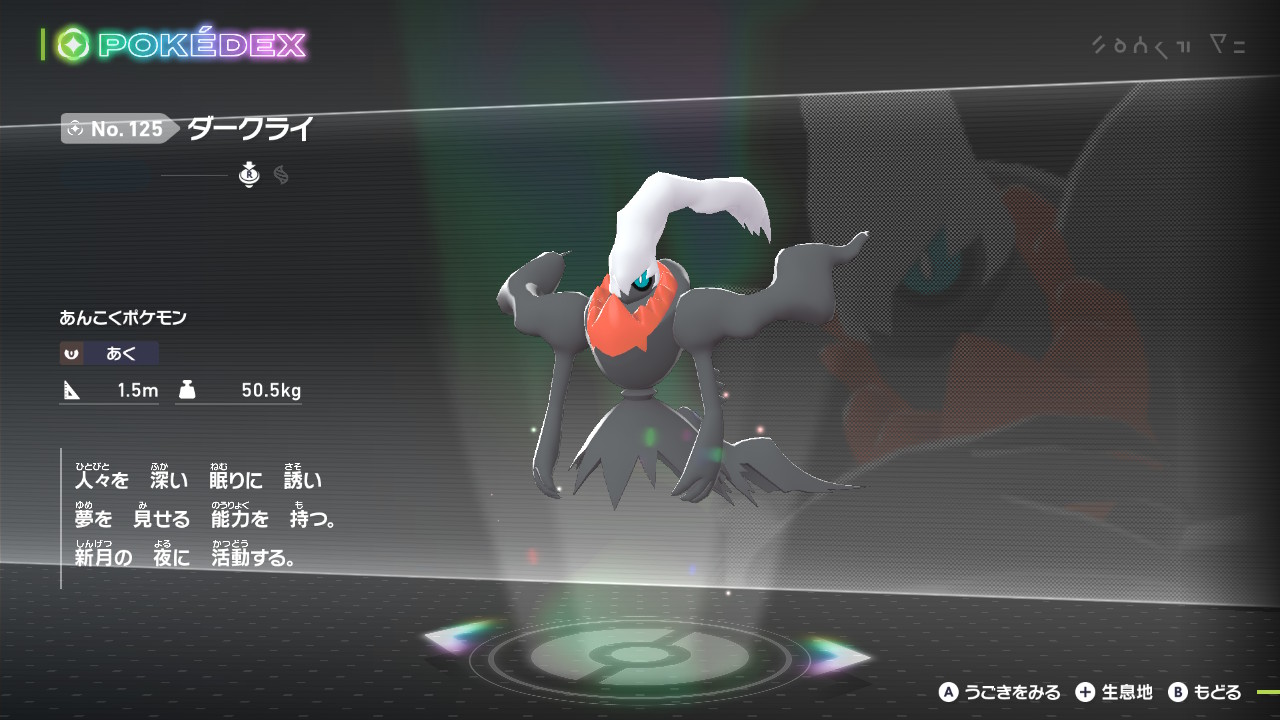Image resolution: width=1280 pixels, height=720 pixels.
Task: Toggle the form-change icon marked R
Action: coord(249,176)
